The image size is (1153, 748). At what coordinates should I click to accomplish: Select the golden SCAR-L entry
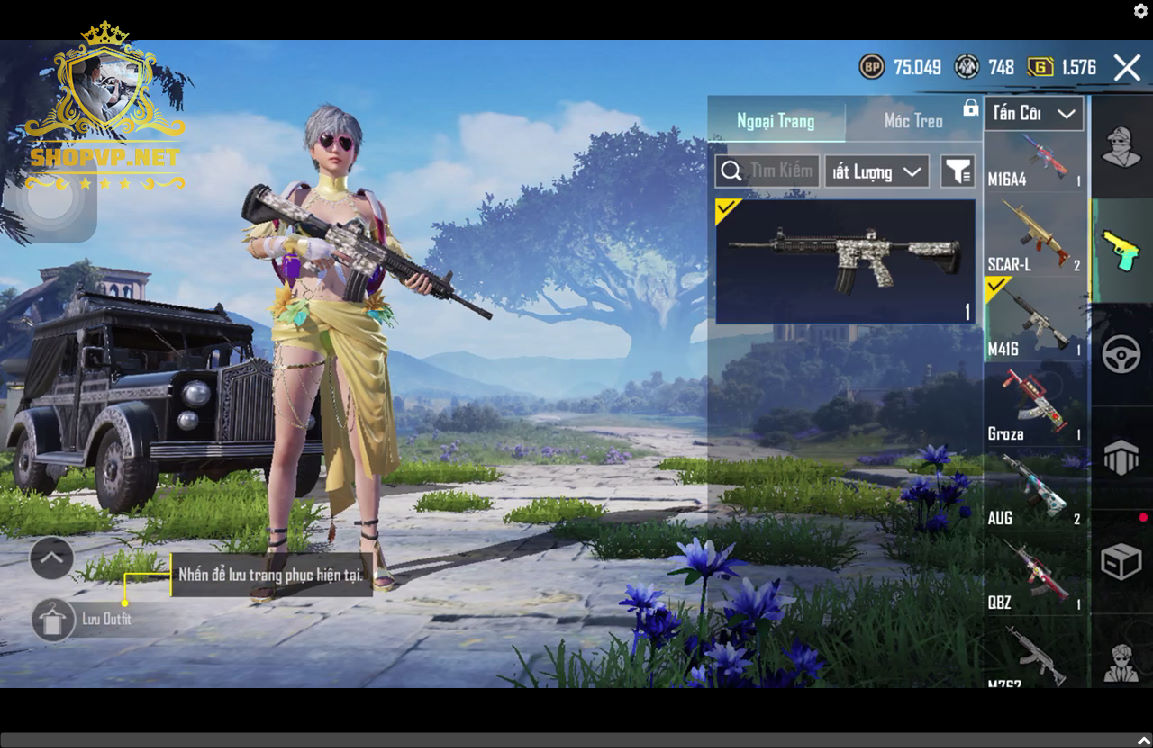[1034, 237]
